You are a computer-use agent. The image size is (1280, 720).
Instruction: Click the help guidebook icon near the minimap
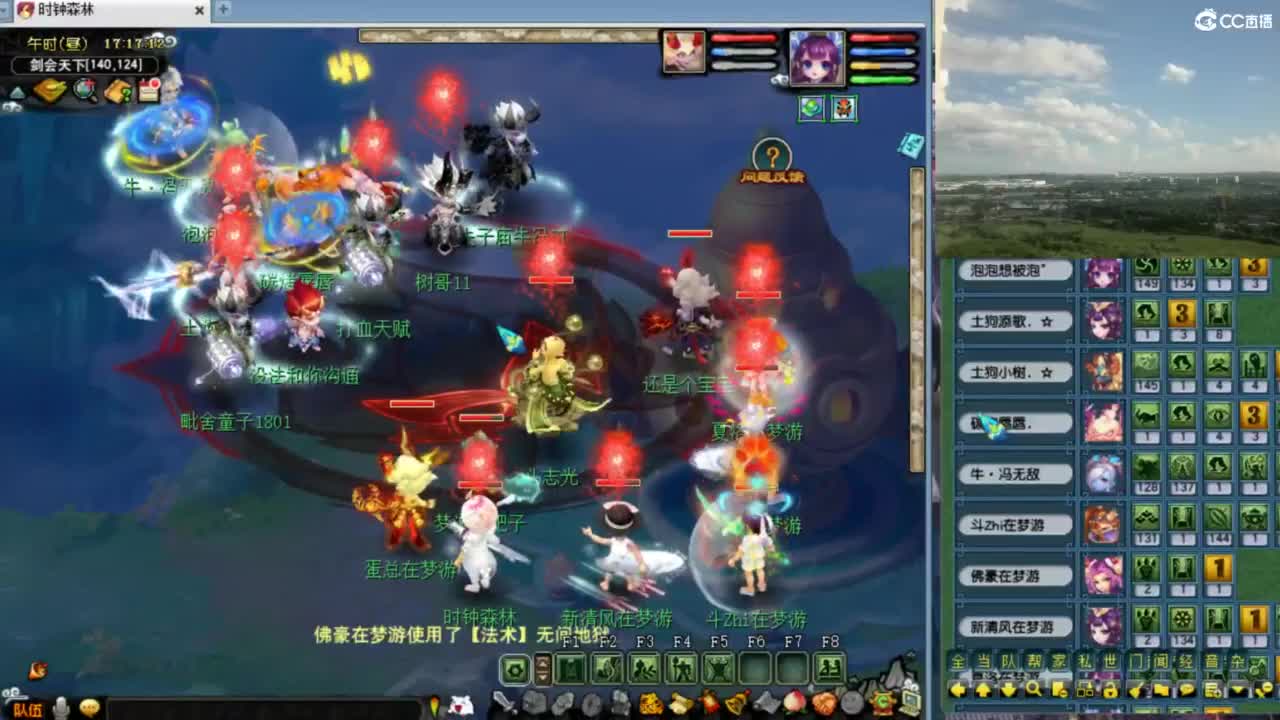(x=116, y=91)
